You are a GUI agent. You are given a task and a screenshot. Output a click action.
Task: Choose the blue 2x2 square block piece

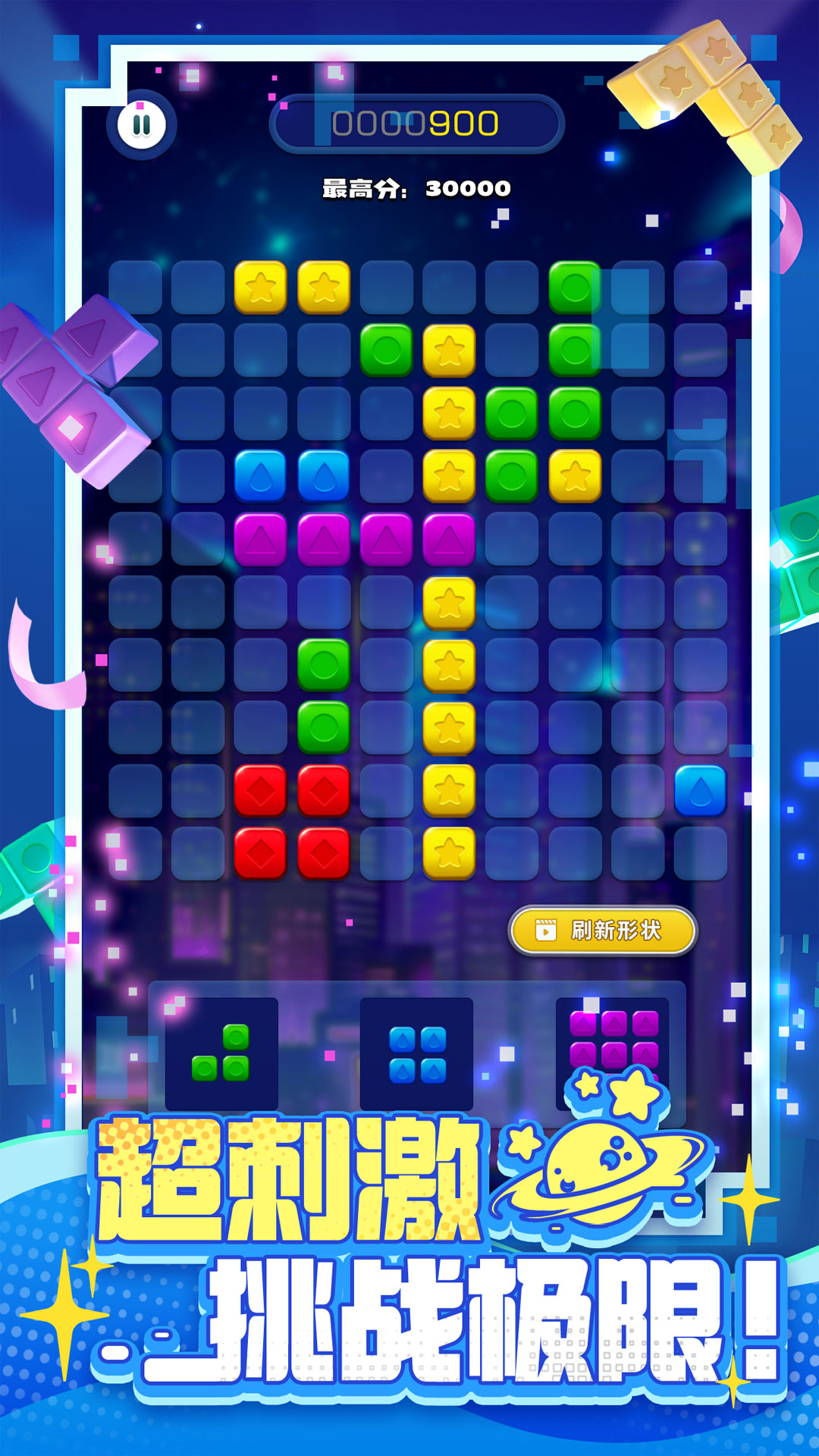pos(416,1054)
